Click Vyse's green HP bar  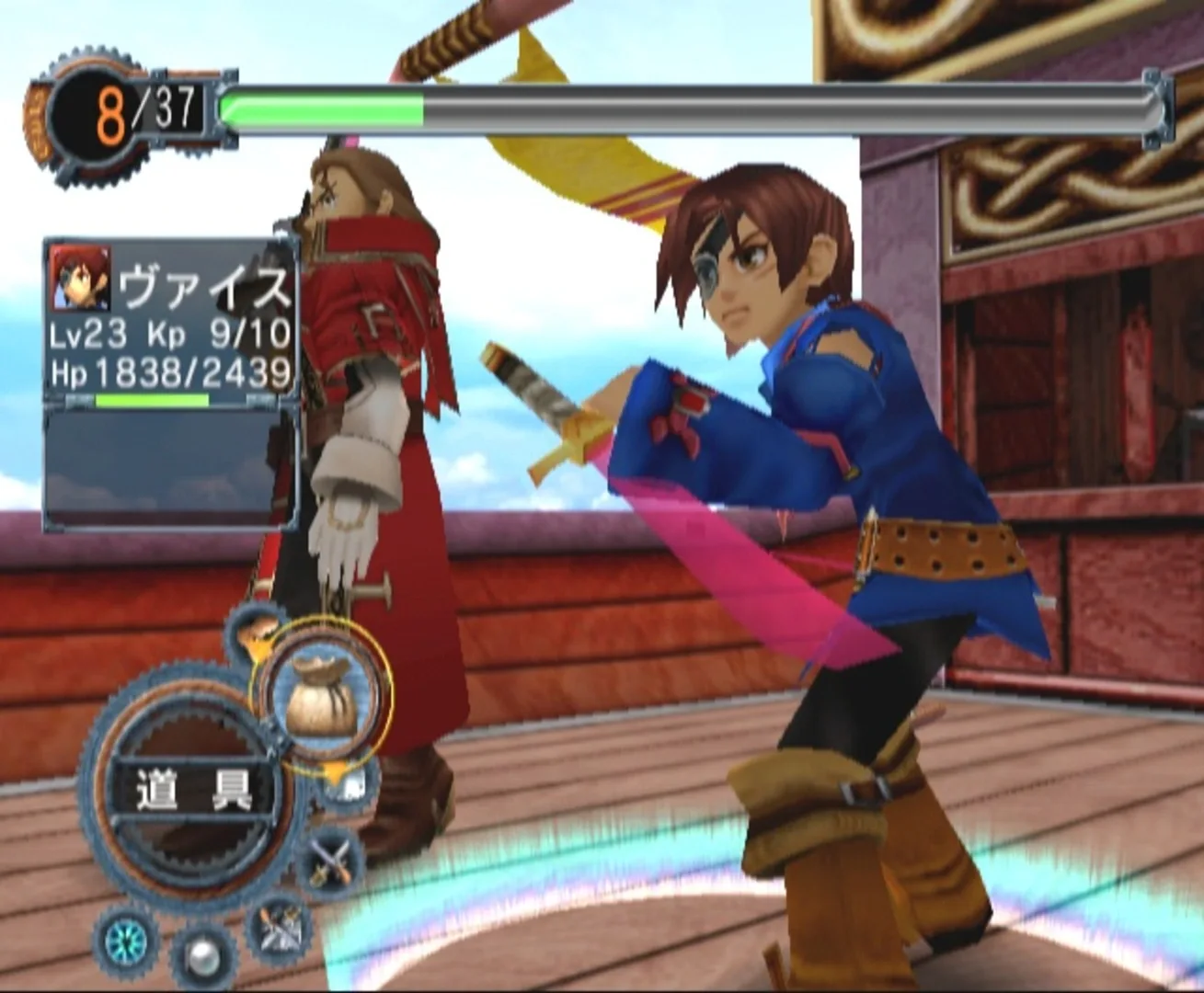tap(152, 398)
